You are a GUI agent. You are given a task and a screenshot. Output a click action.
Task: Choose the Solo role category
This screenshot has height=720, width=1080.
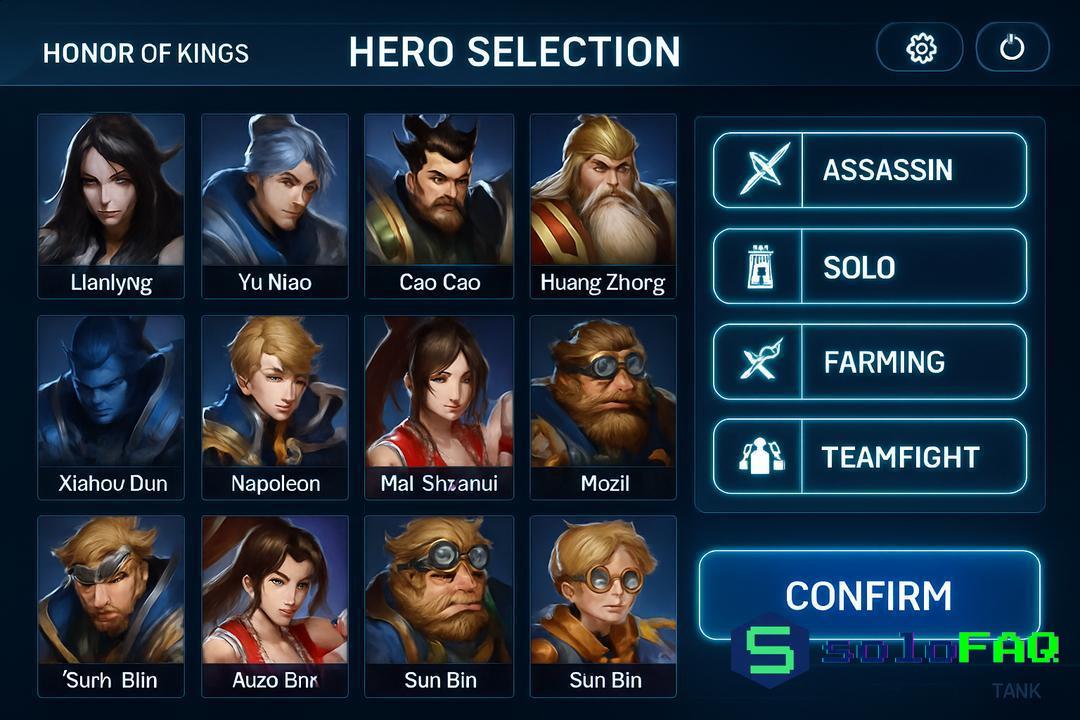tap(869, 267)
